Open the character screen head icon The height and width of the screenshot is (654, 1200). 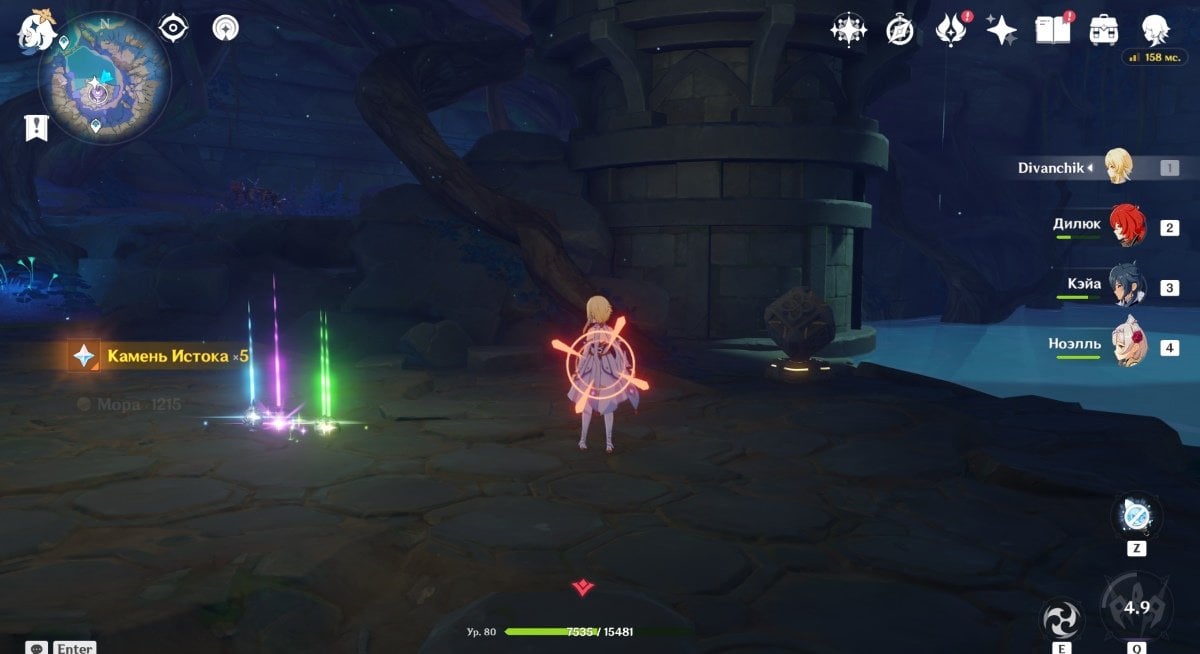(1156, 29)
